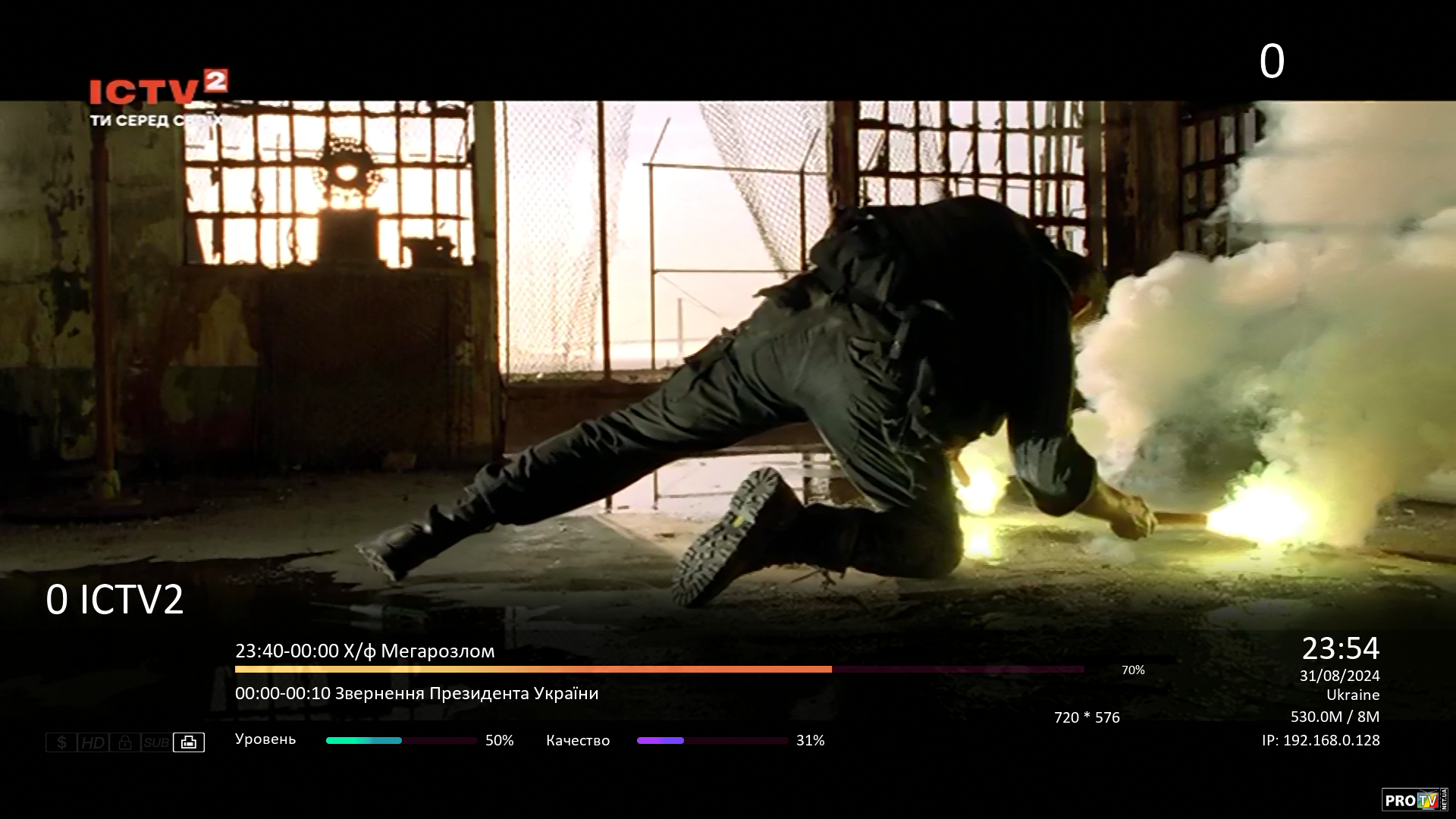
Task: Click the HD status indicator
Action: (x=93, y=742)
